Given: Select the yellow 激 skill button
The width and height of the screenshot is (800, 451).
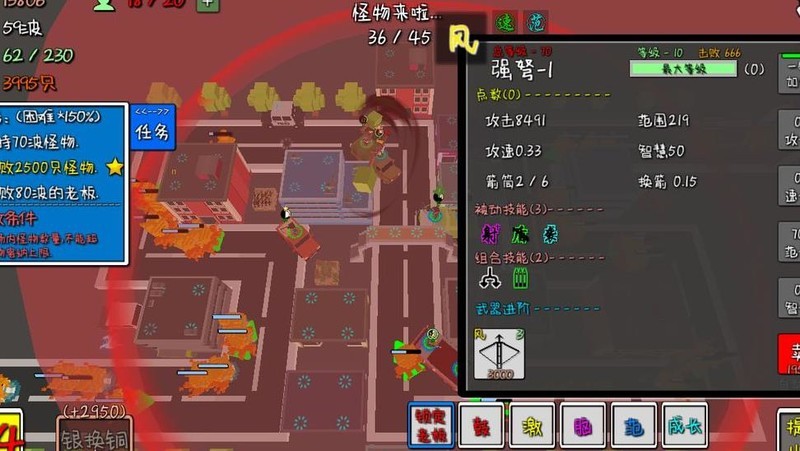Looking at the screenshot, I should (532, 427).
